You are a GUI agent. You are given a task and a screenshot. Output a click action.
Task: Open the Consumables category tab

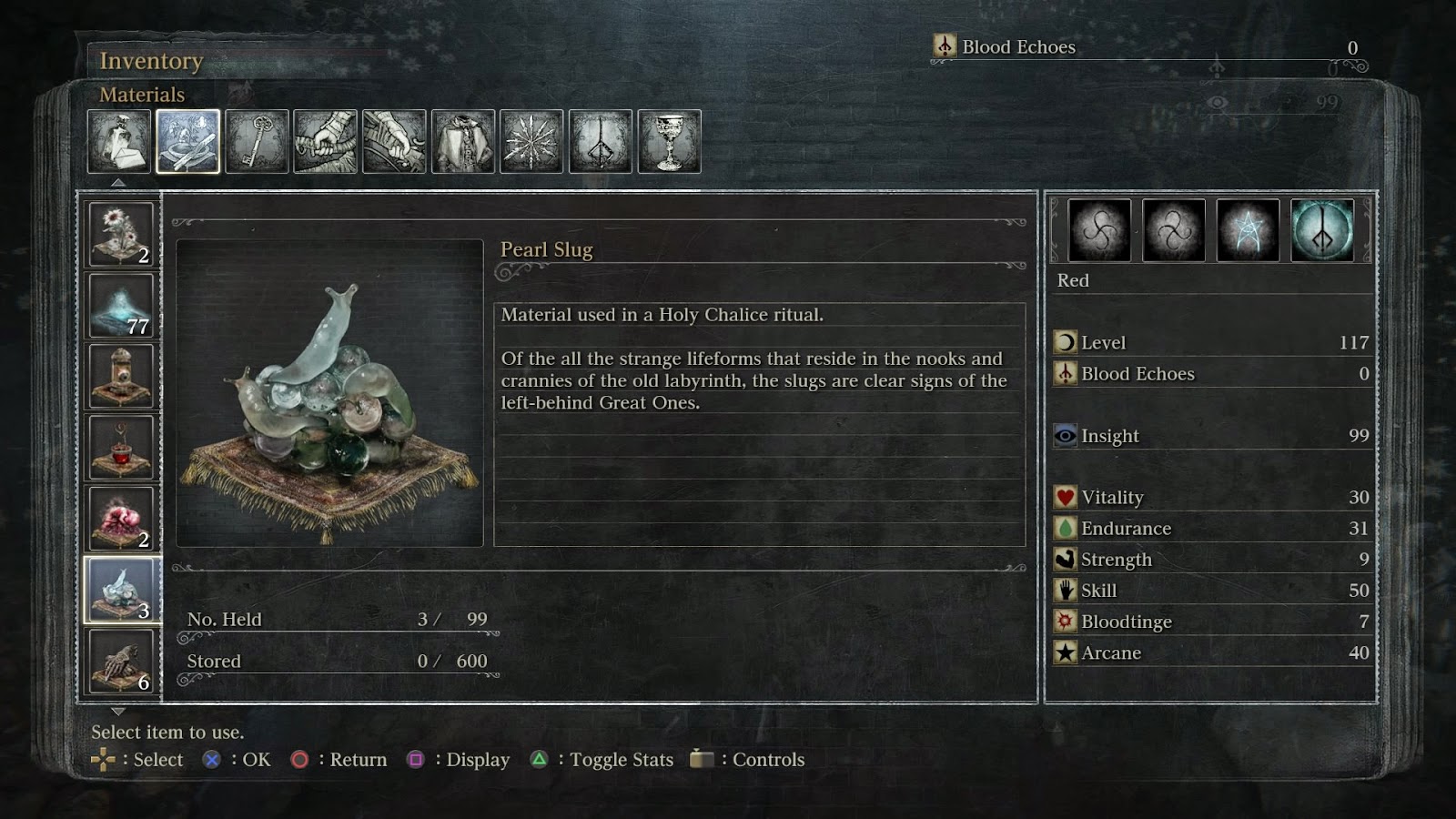tap(118, 141)
